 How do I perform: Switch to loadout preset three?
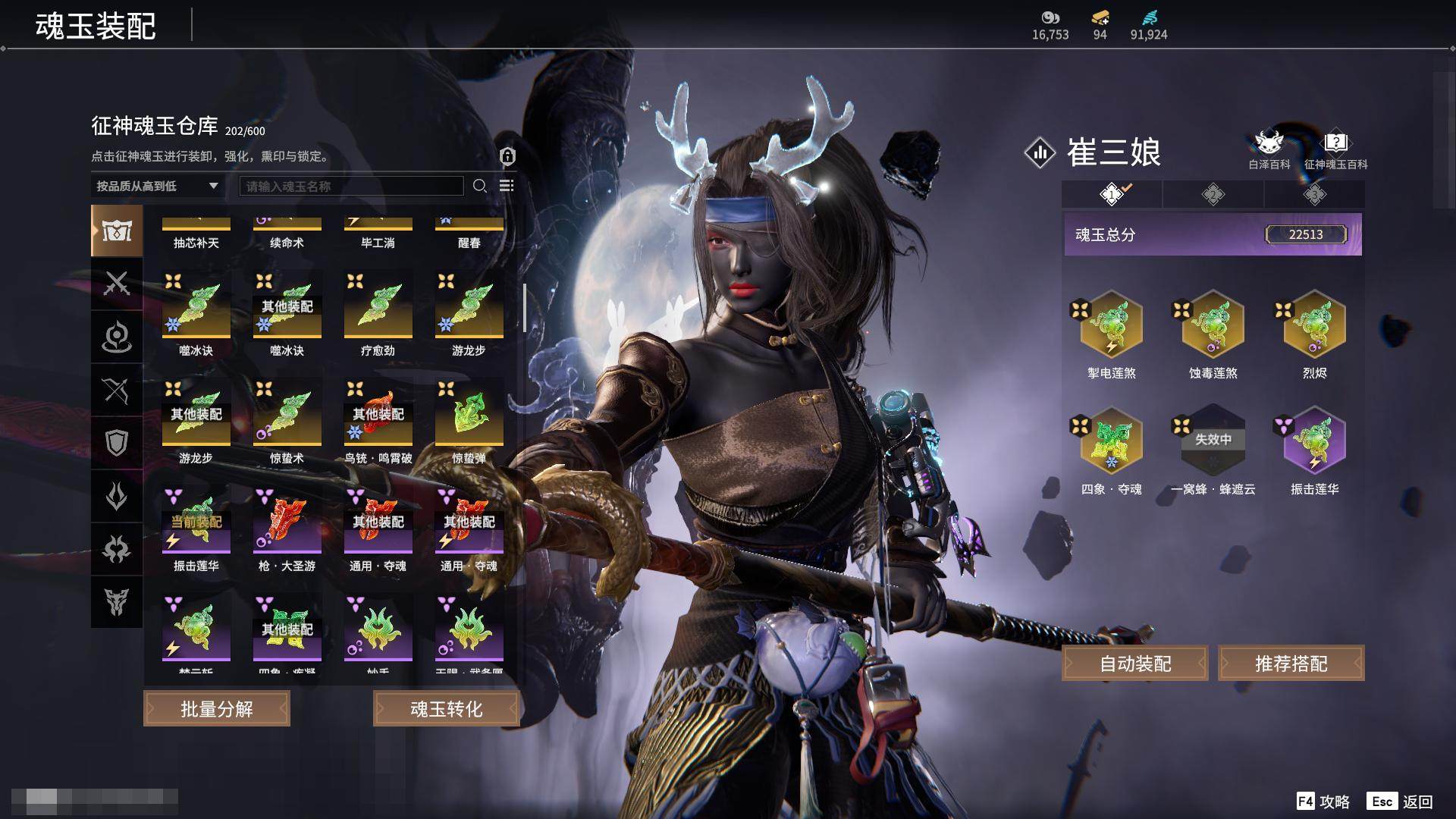tap(1314, 194)
